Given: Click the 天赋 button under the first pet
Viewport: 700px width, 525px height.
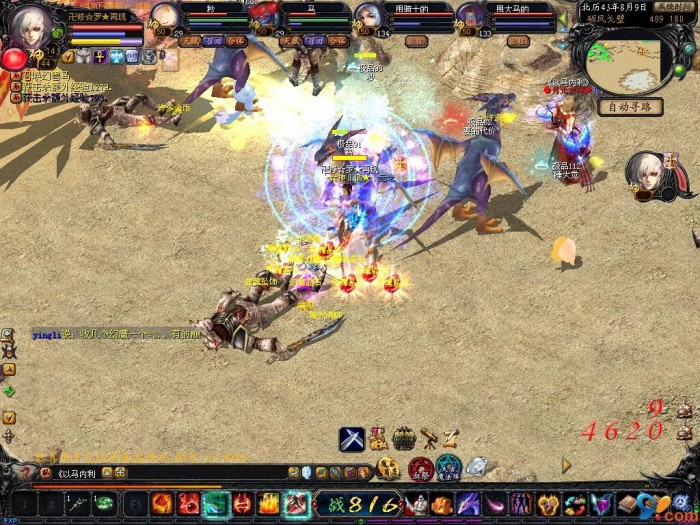Looking at the screenshot, I should pos(189,41).
